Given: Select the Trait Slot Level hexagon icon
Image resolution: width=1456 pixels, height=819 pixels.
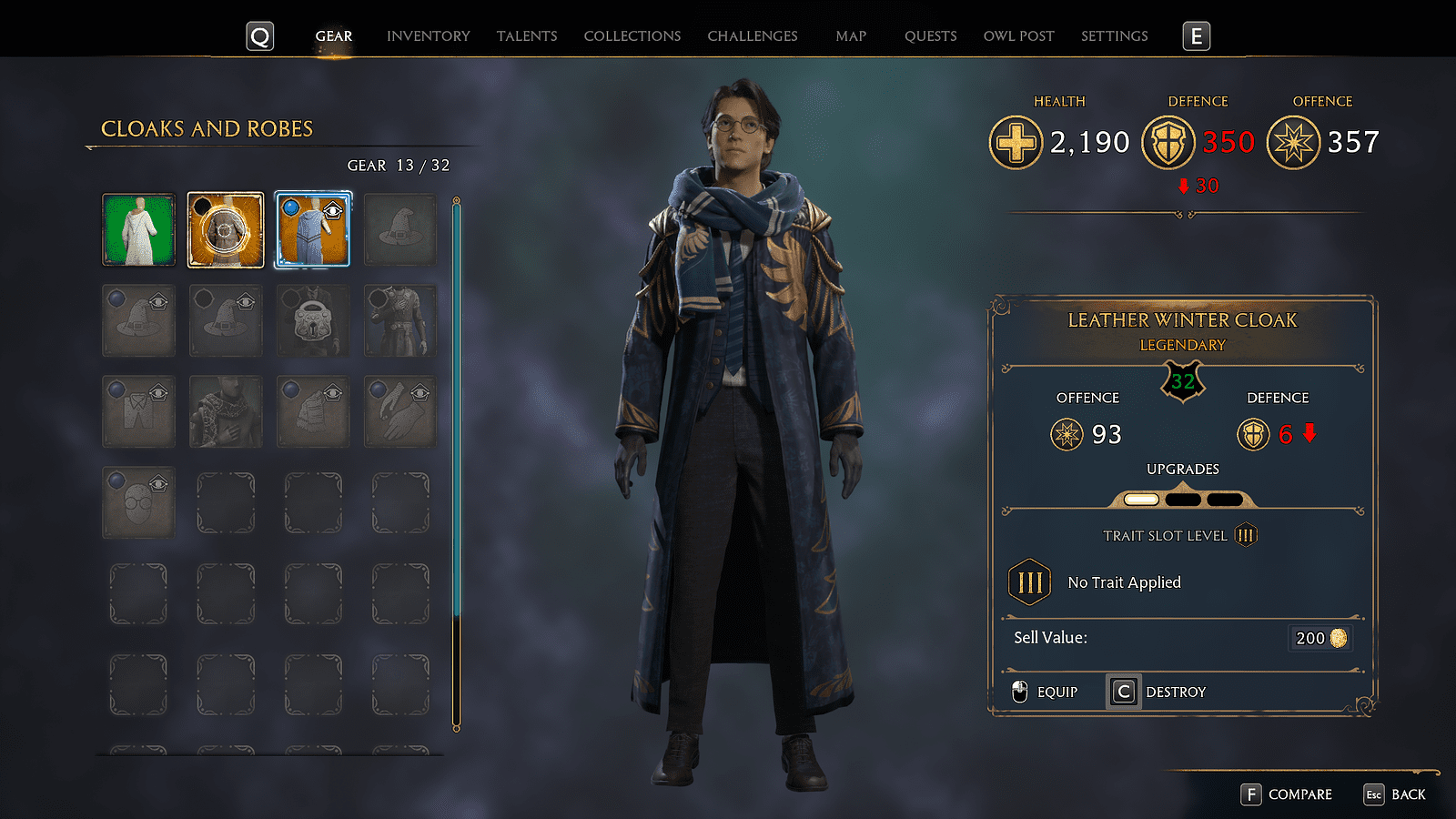Looking at the screenshot, I should click(1247, 535).
